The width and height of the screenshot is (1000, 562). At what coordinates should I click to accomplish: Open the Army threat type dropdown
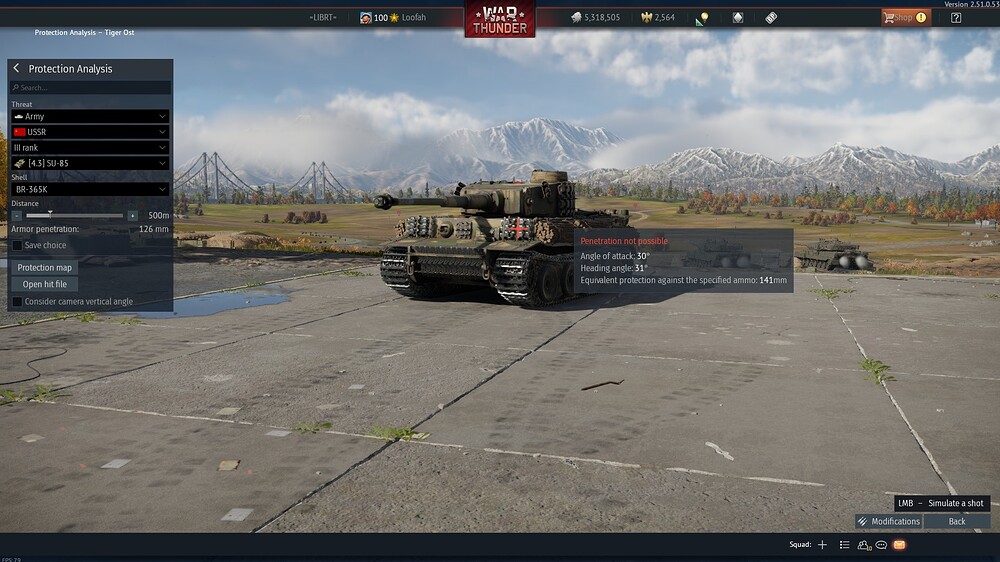[90, 116]
